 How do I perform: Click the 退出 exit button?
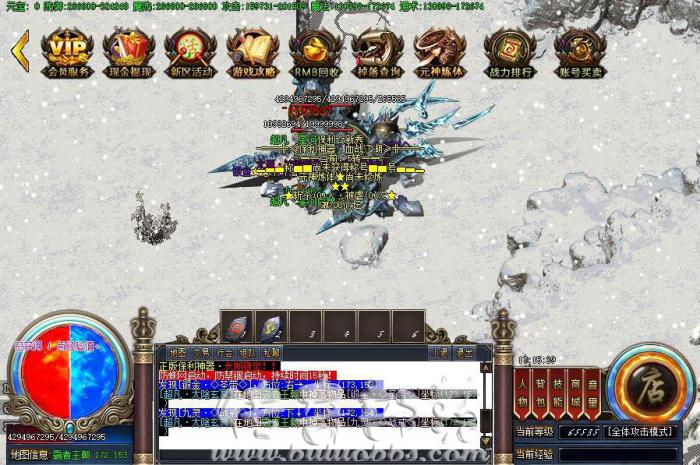click(464, 352)
